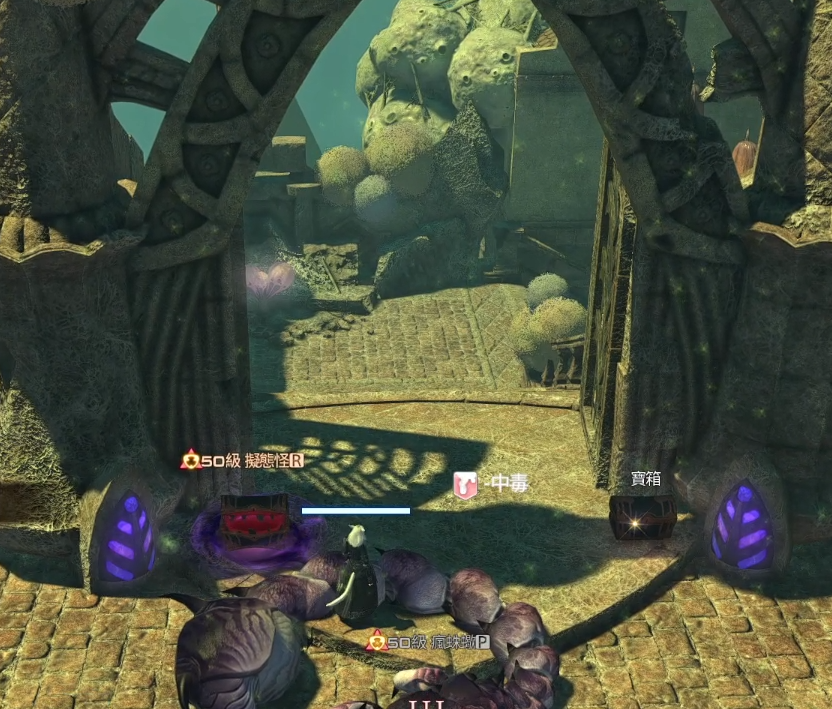
Task: Click the level 50 spider enemy nameplate
Action: (x=428, y=642)
